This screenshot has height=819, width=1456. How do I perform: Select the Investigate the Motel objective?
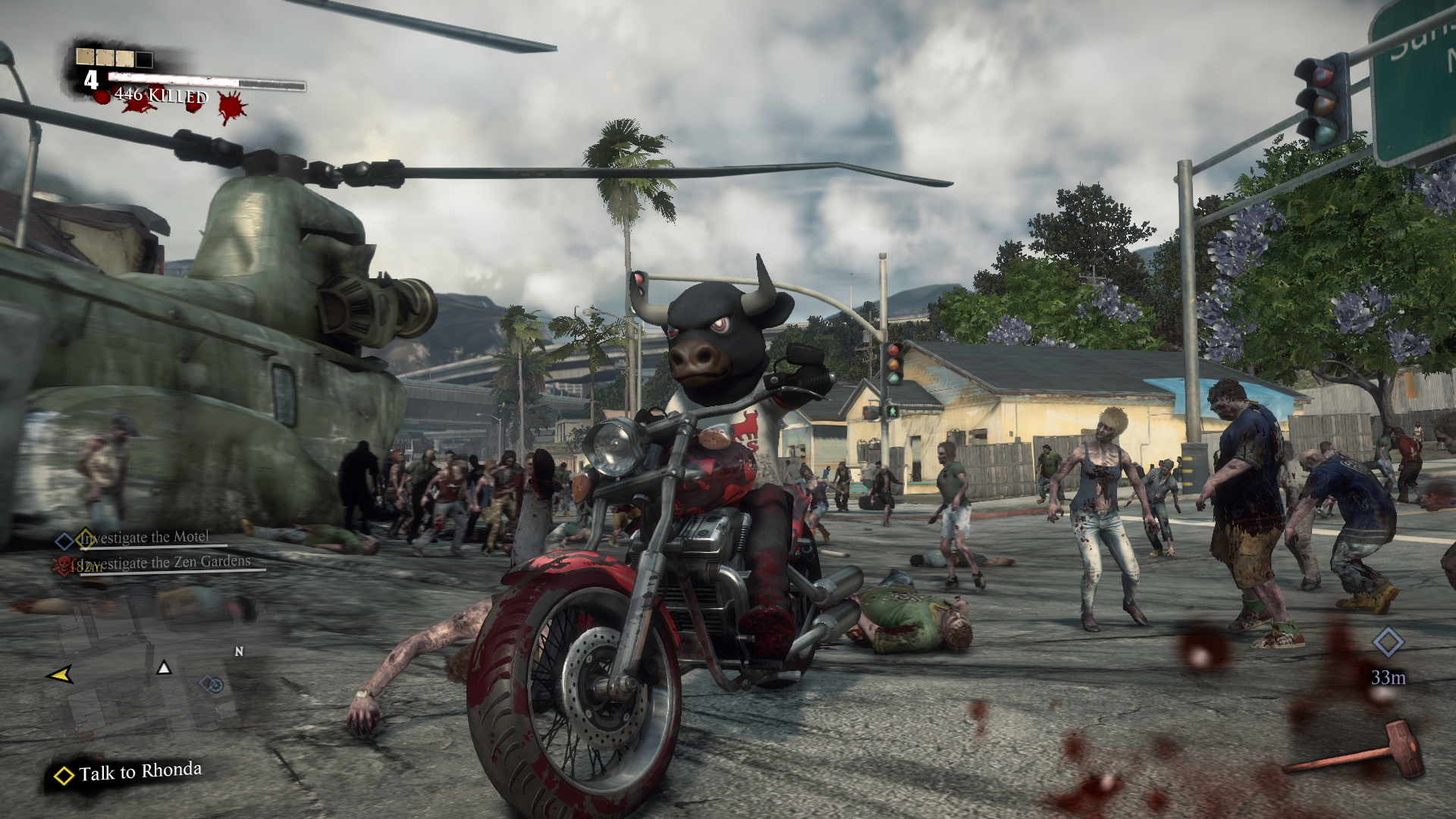[x=144, y=536]
